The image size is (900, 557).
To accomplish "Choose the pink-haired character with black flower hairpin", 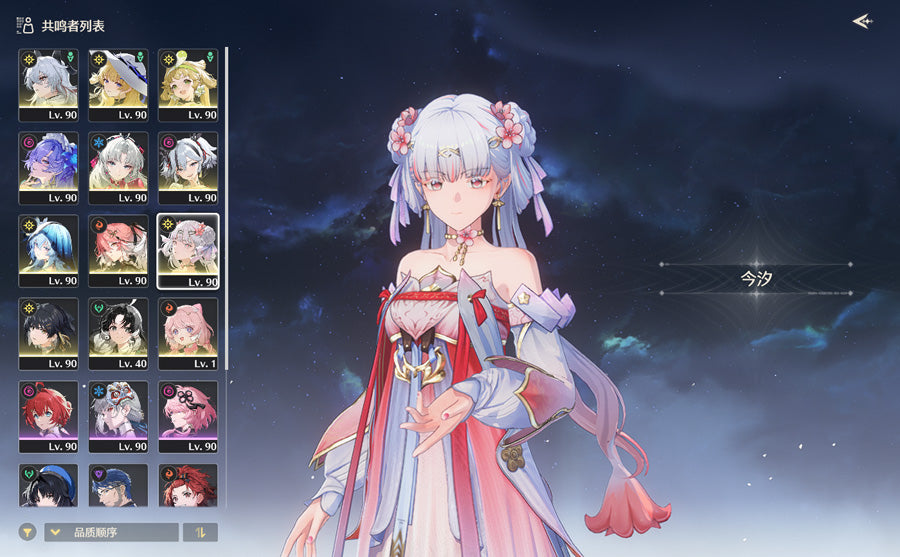I will 188,410.
